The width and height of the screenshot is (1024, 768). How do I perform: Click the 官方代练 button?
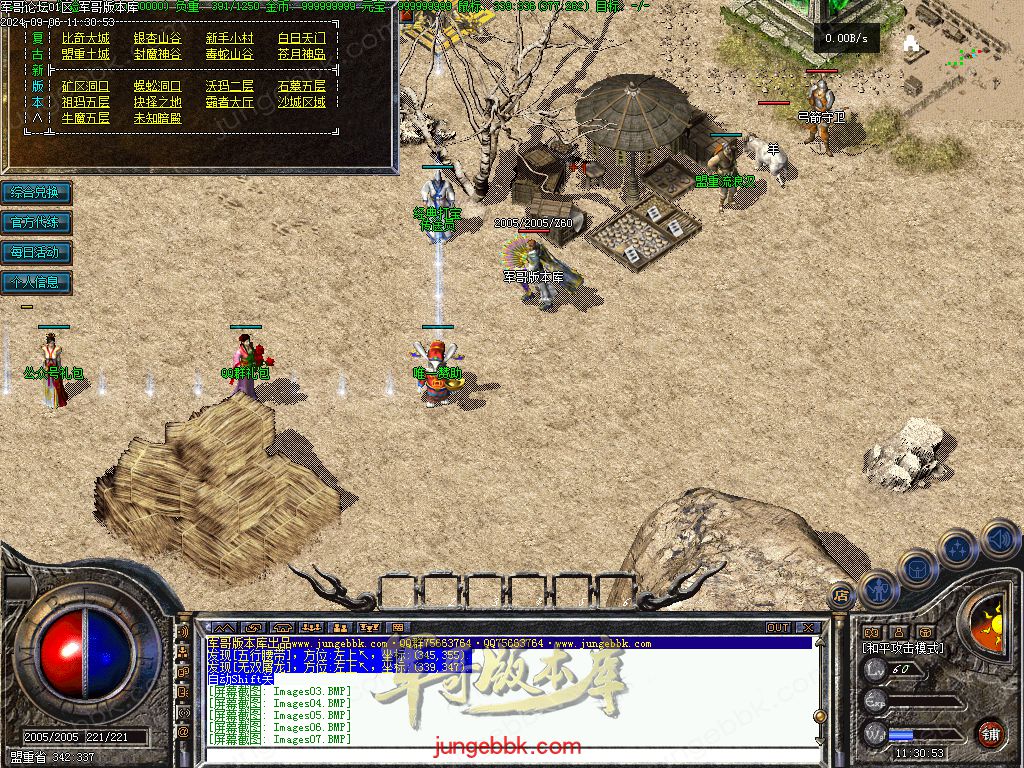[x=36, y=222]
